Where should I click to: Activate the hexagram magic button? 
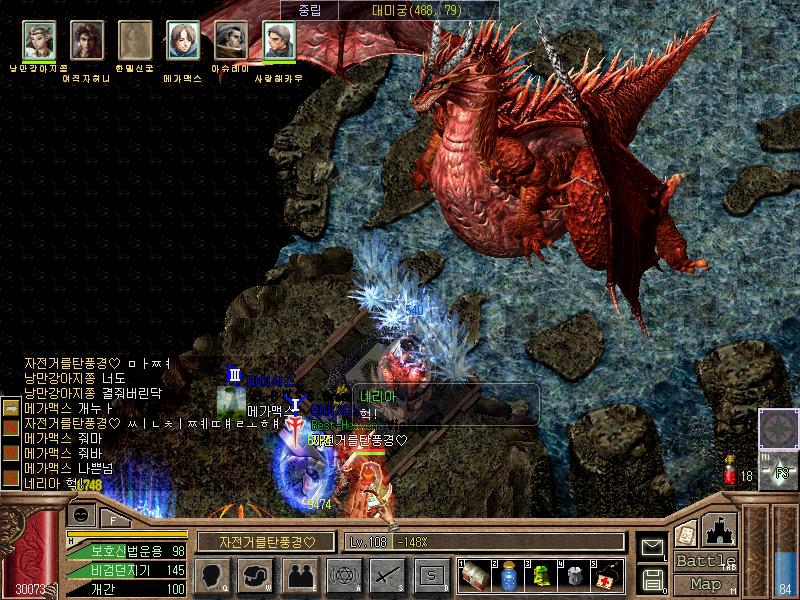(342, 575)
